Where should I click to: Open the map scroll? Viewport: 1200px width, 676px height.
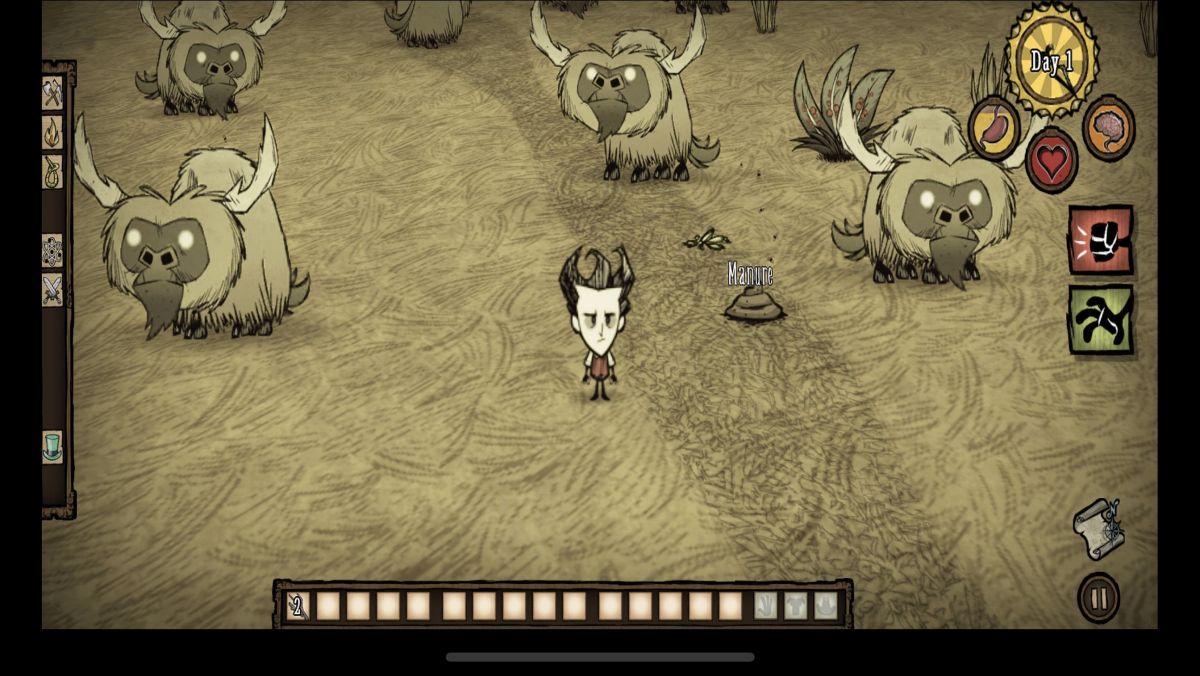pos(1098,526)
